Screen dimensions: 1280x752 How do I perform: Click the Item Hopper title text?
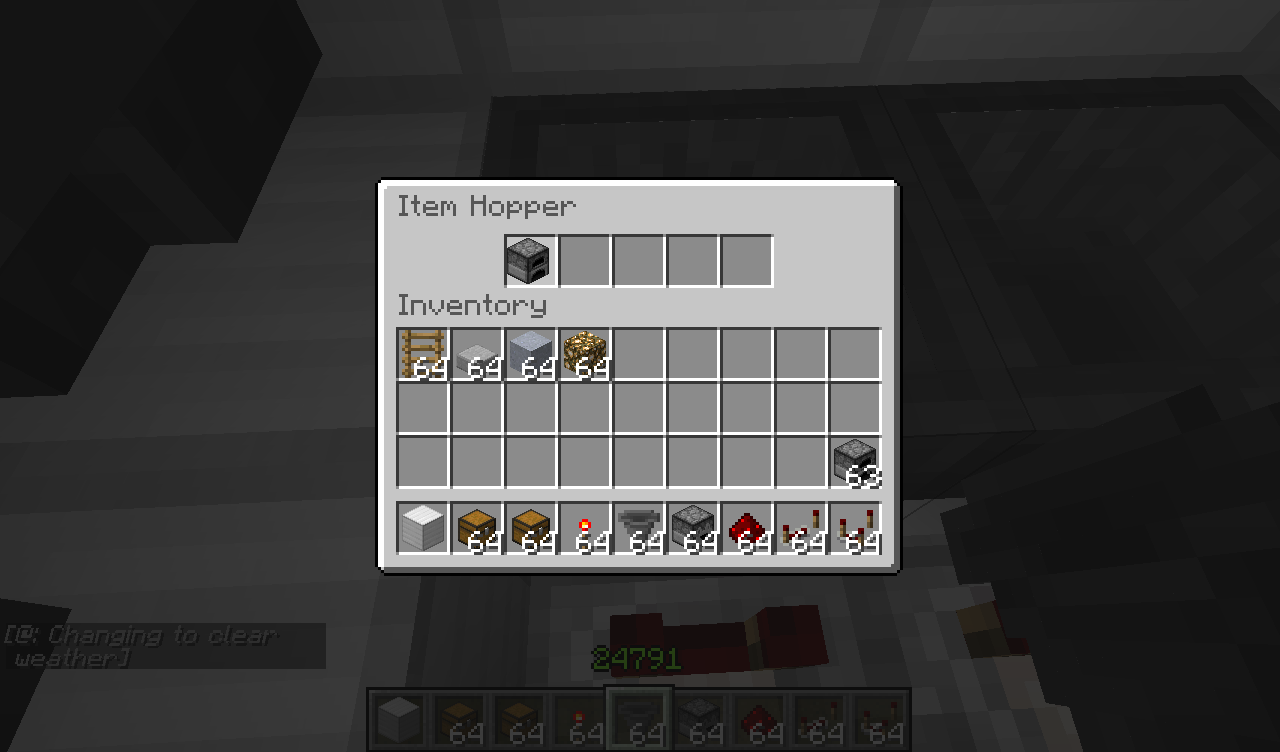point(487,206)
